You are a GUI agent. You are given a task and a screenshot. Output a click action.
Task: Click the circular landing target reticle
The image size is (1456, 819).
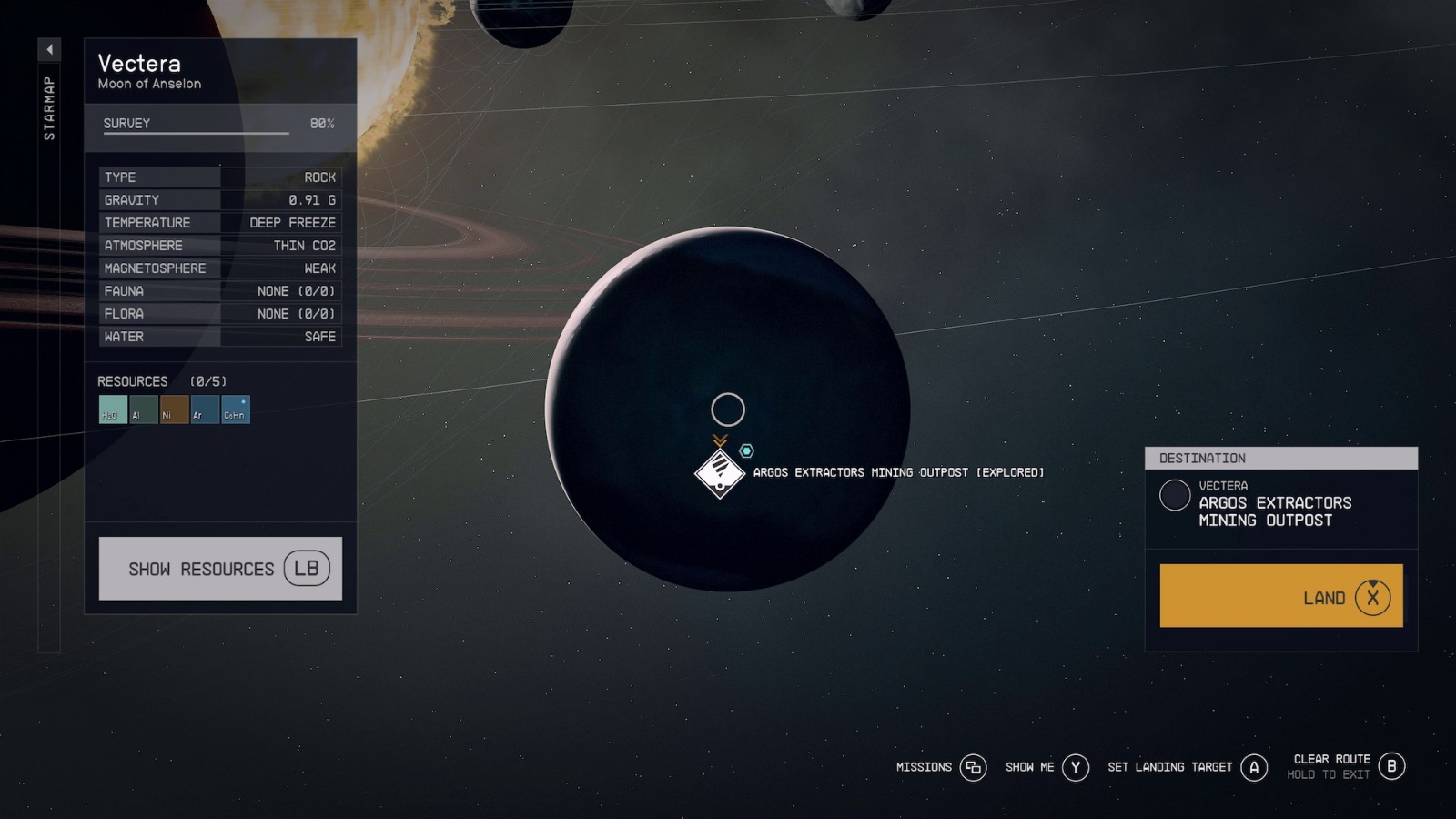728,409
